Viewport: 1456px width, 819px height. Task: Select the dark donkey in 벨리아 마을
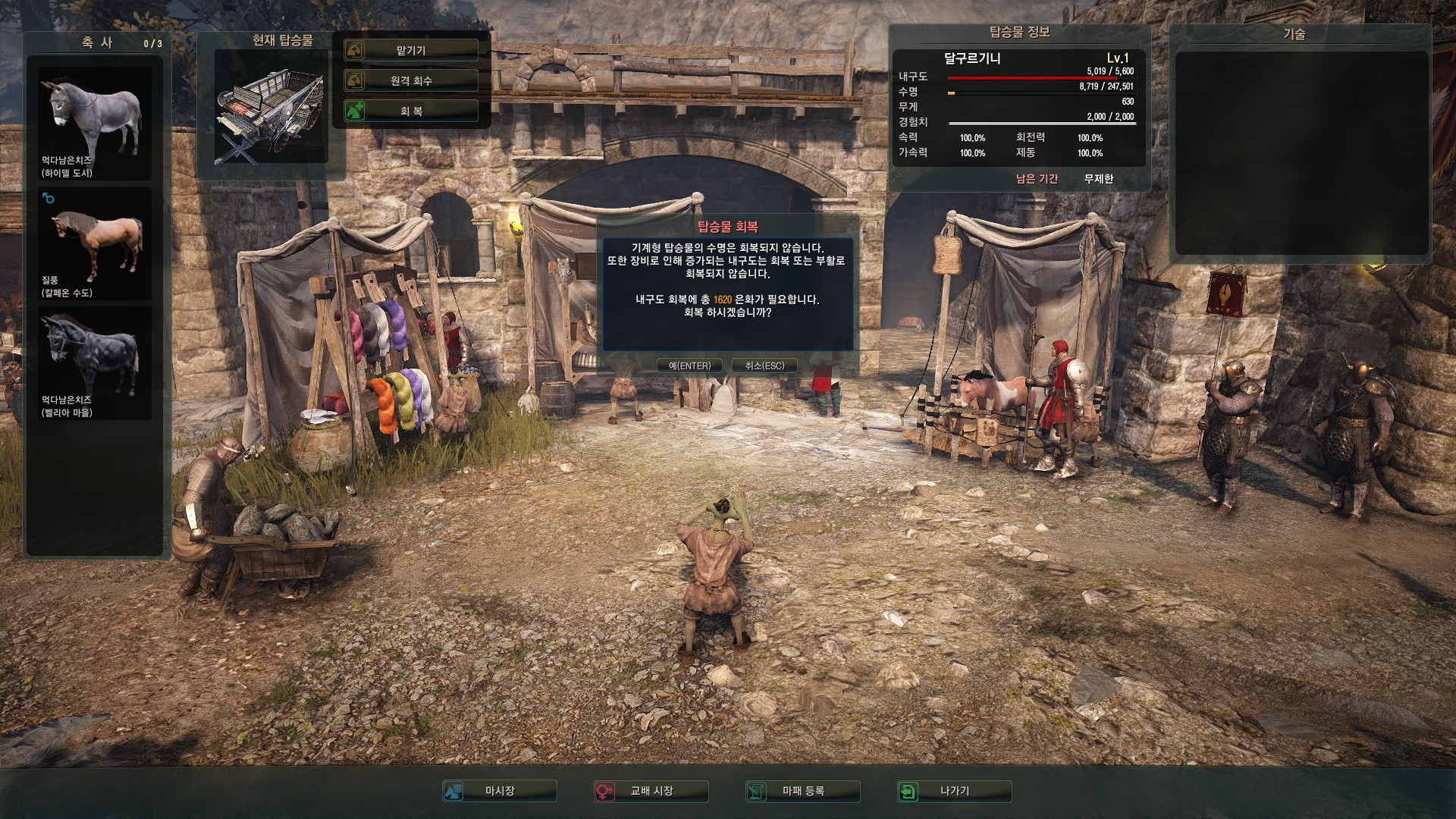coord(95,362)
